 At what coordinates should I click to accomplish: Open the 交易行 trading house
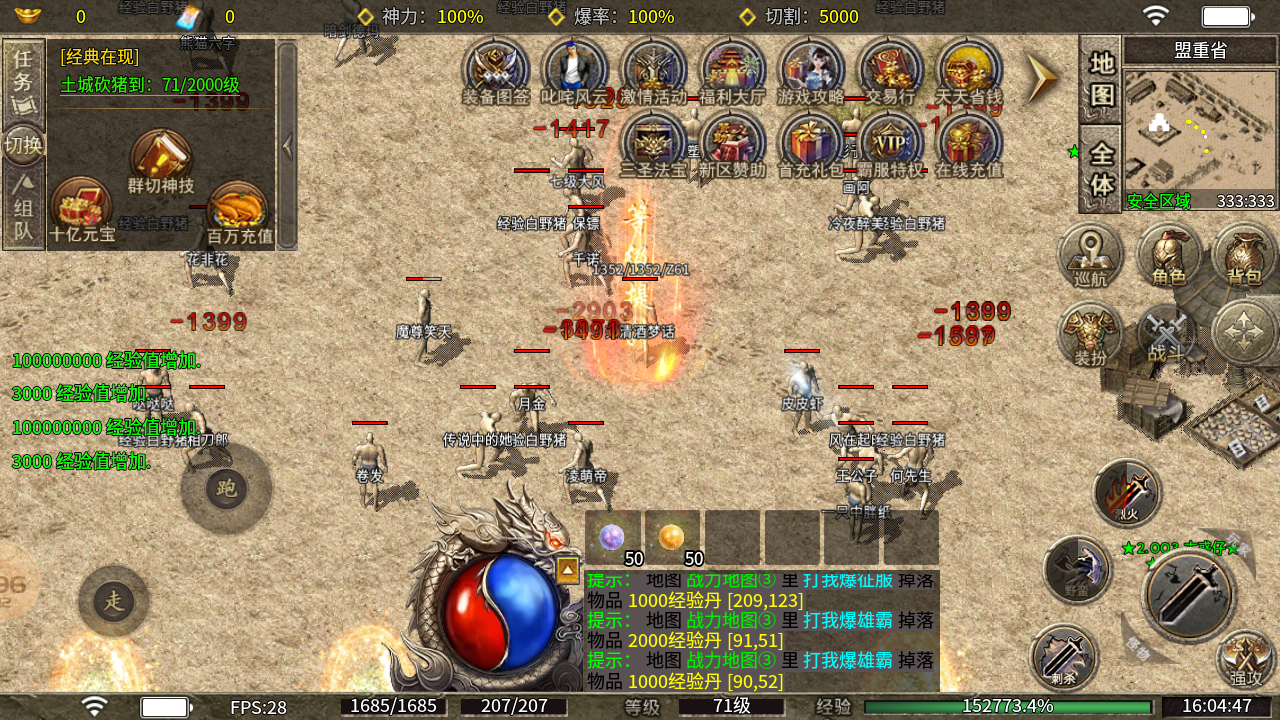tap(890, 70)
